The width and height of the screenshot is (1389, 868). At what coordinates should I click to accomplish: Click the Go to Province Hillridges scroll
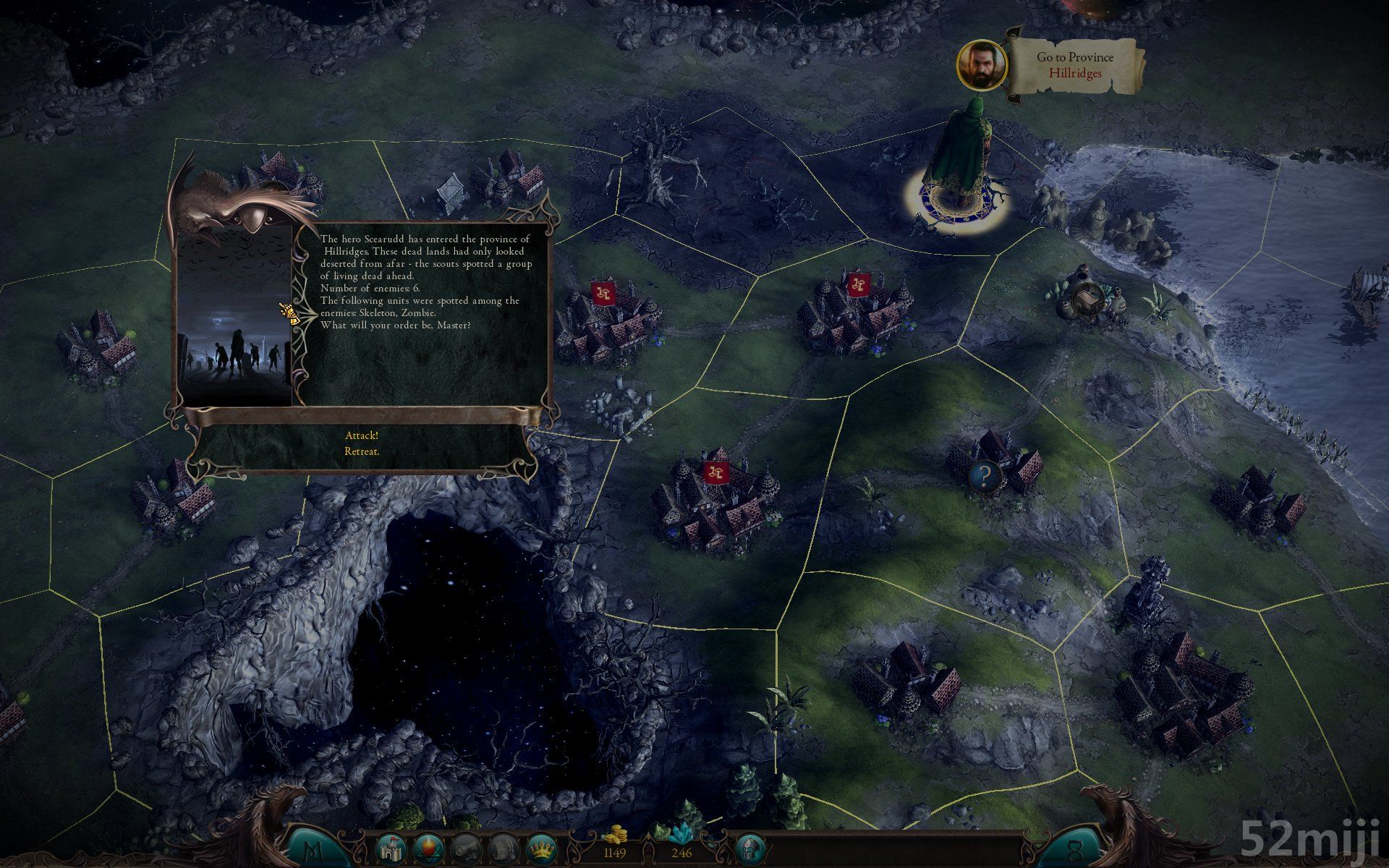[1076, 65]
